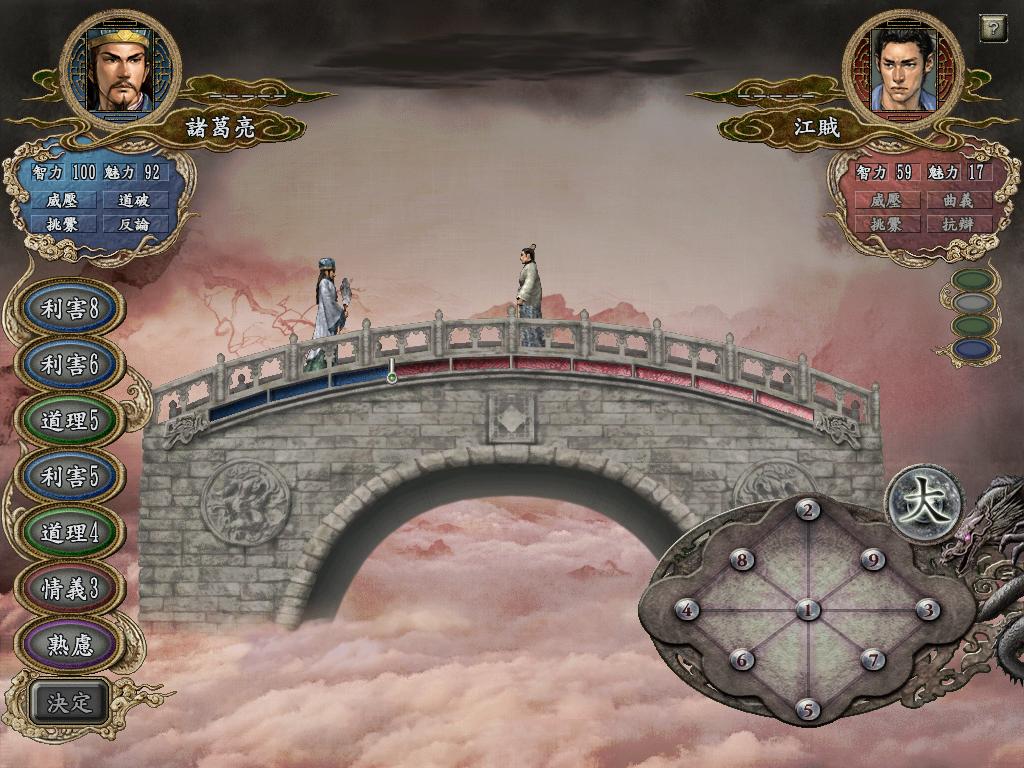
Task: Open help with the question mark button
Action: (x=992, y=28)
